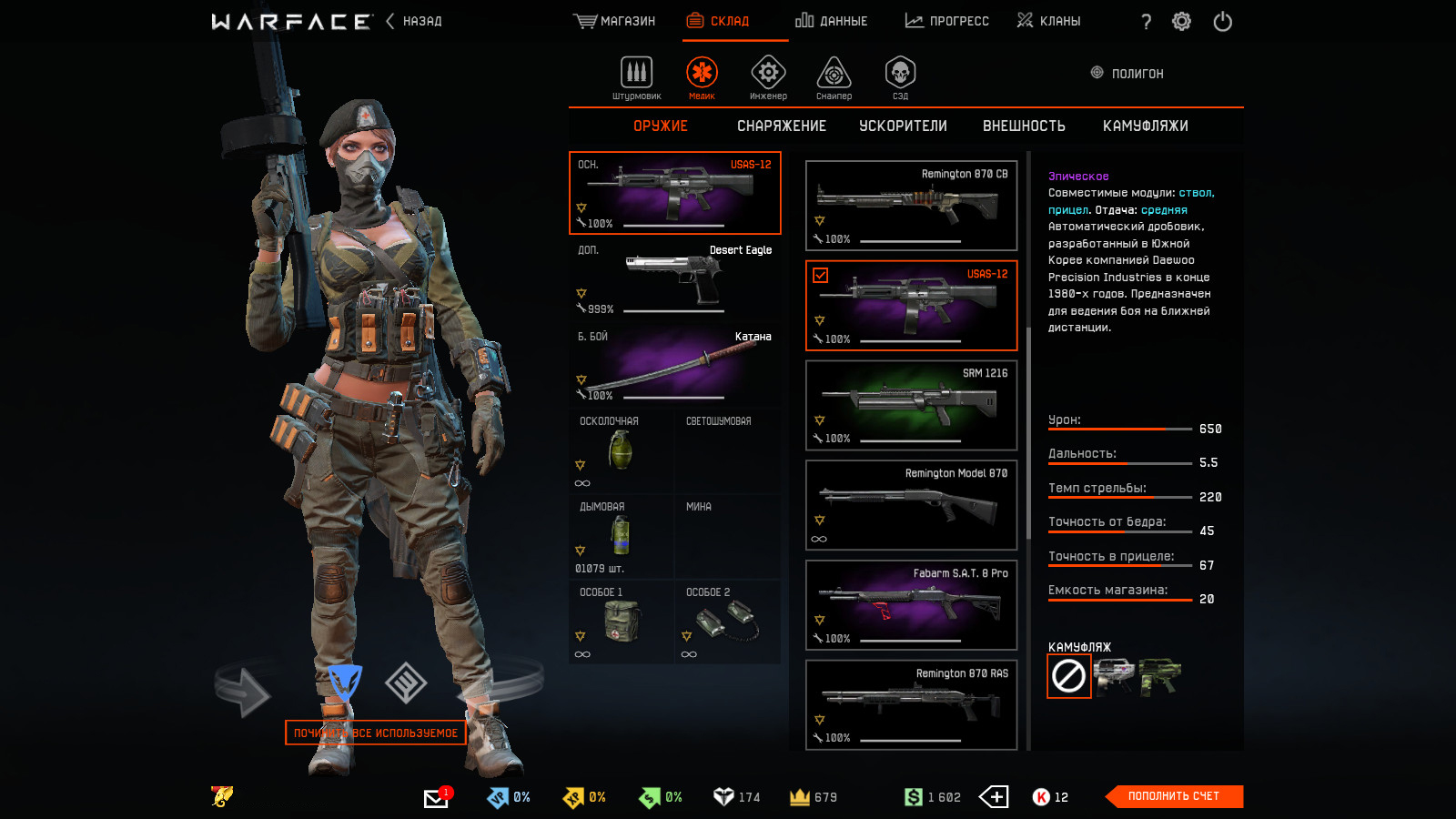Screen dimensions: 1456x819
Task: Select the no-camouflage option
Action: click(1068, 676)
